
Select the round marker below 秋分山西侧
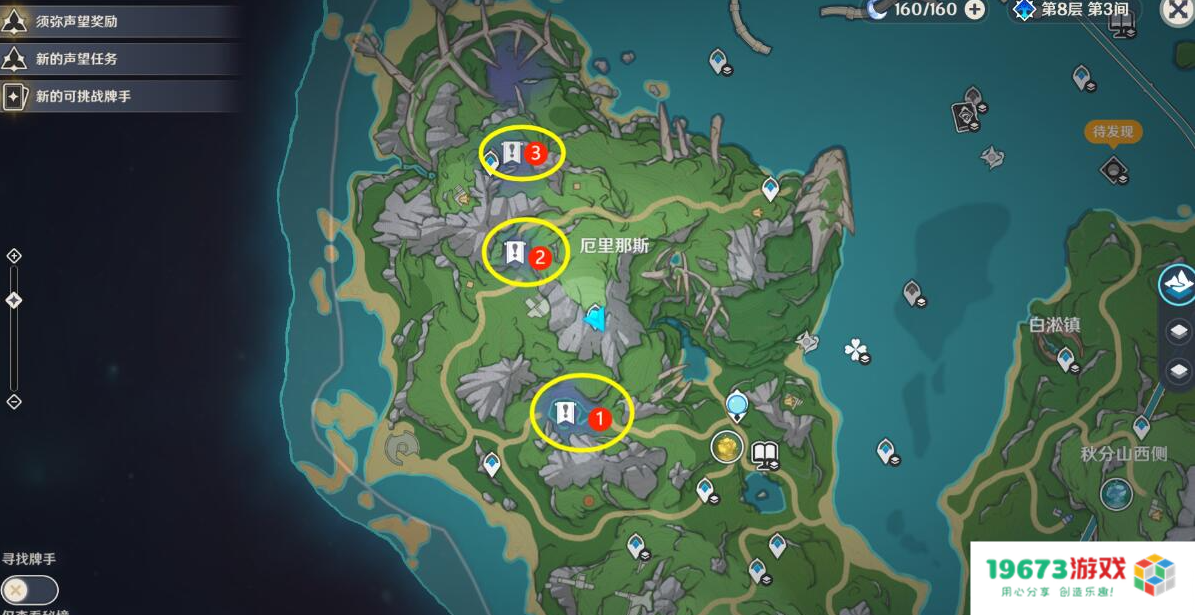[1116, 494]
